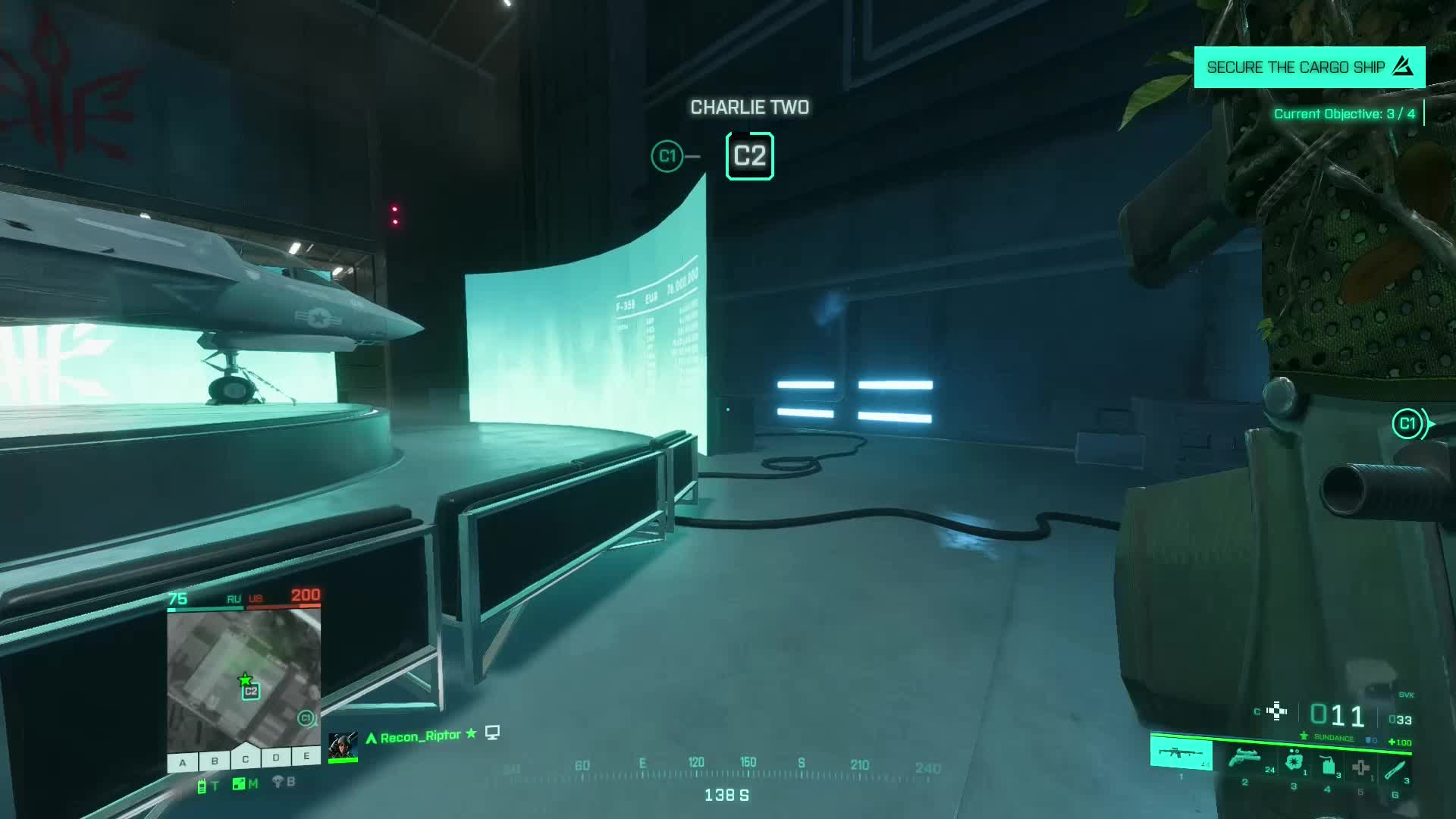Viewport: 1456px width, 819px height.
Task: Click the radio call-in icon
Action: click(x=202, y=786)
